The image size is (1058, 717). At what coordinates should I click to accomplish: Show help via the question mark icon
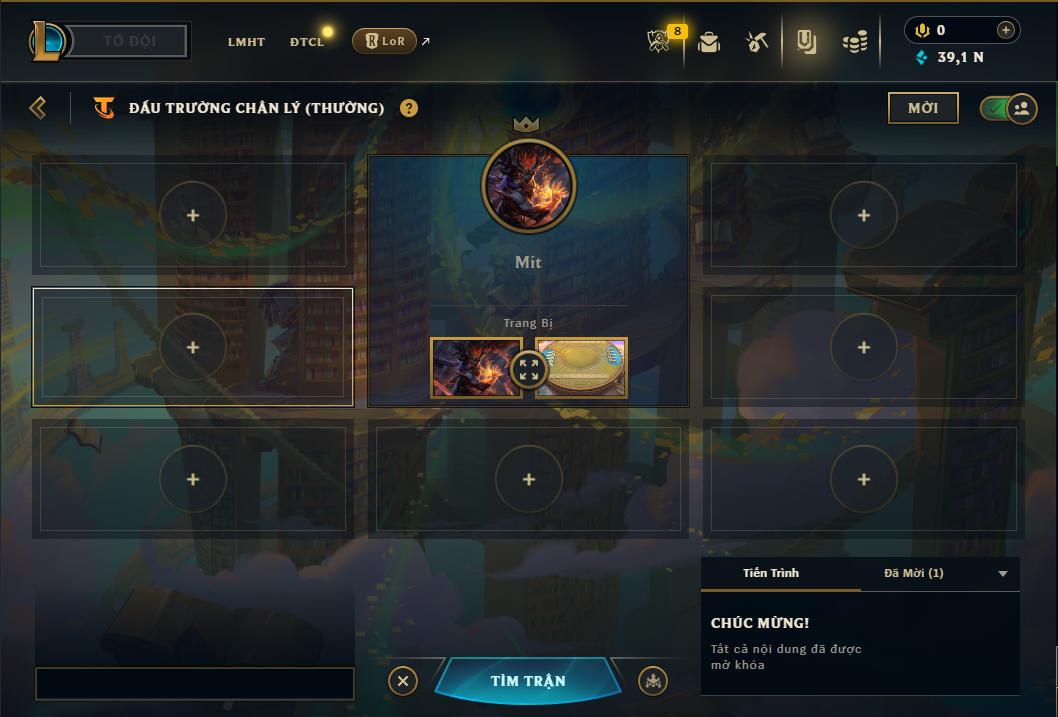409,108
